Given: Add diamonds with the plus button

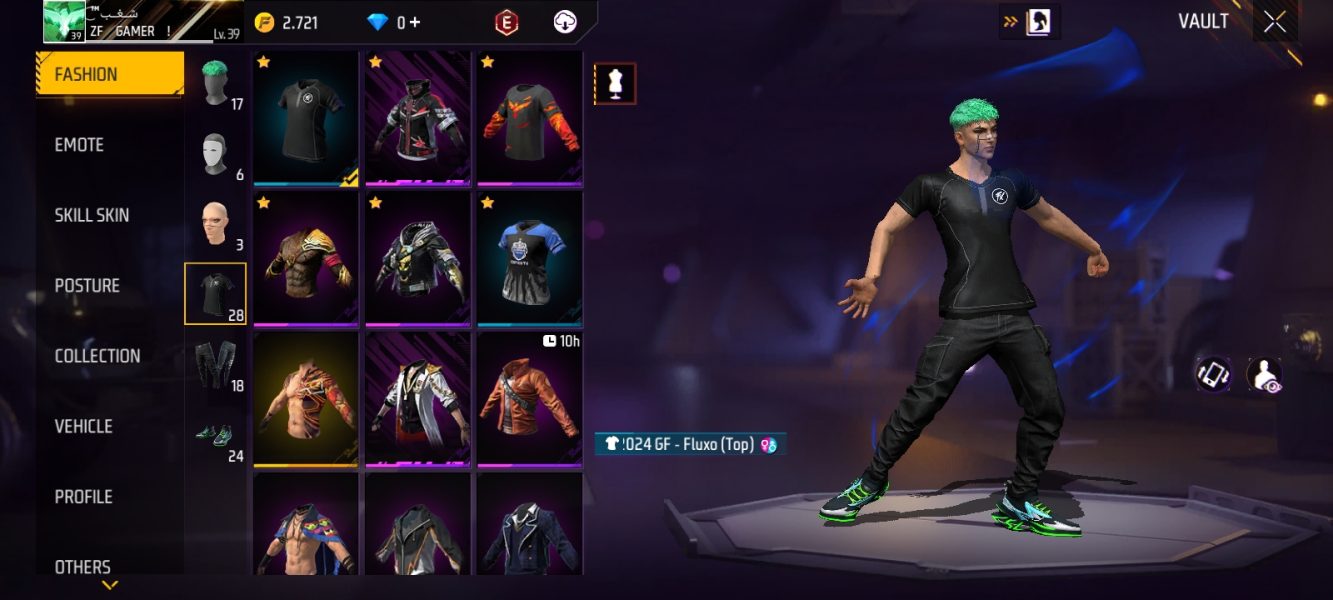Looking at the screenshot, I should pyautogui.click(x=415, y=22).
